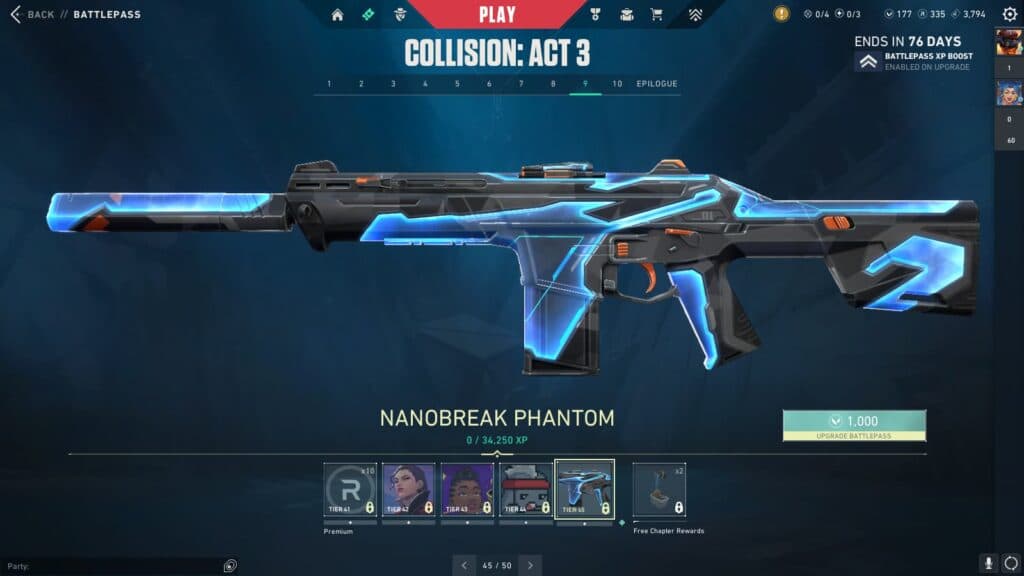Select the Tier 44 spray reward
1024x576 pixels.
click(x=526, y=489)
